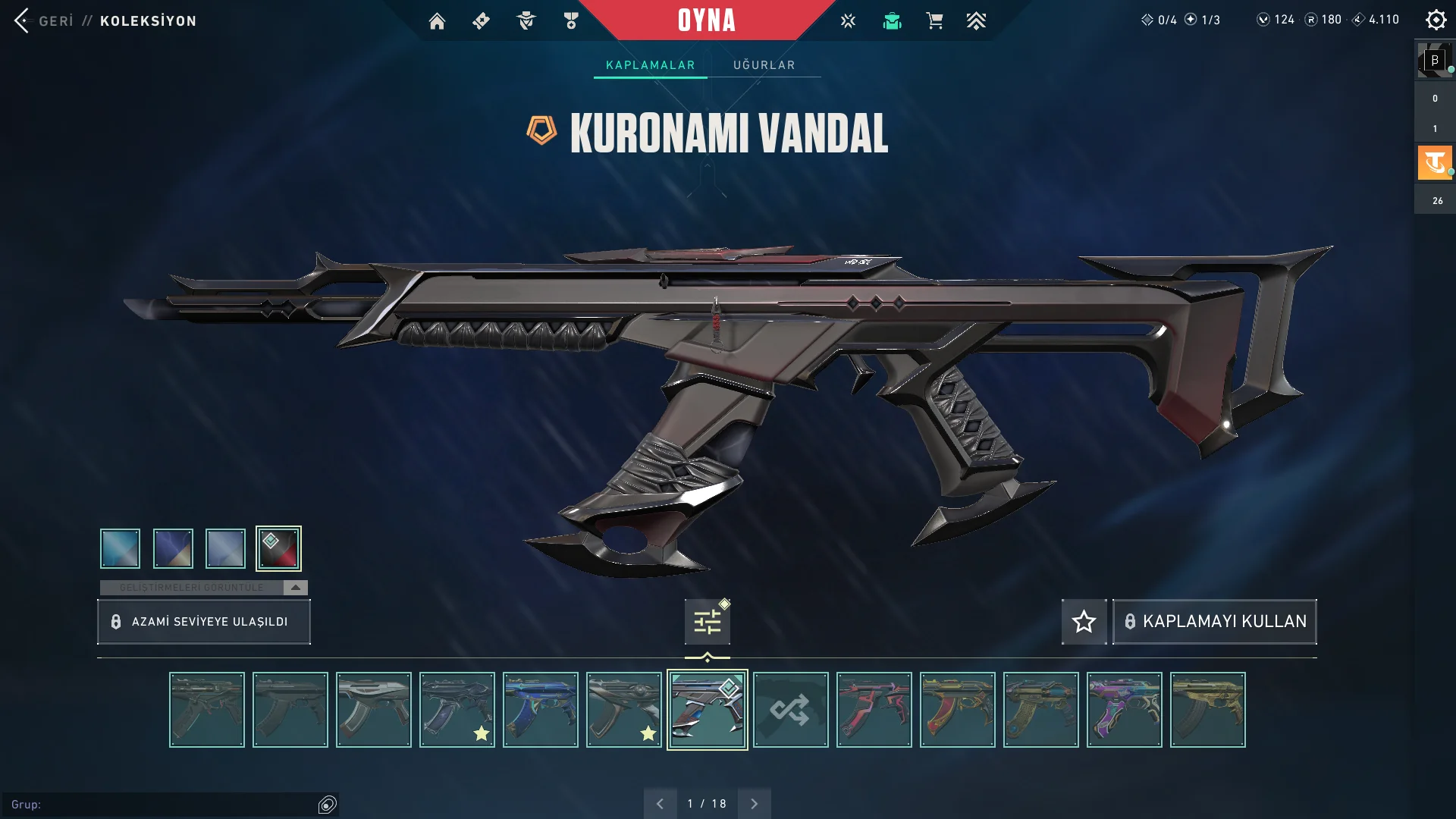Choose the red and black variant swatch

coord(278,548)
